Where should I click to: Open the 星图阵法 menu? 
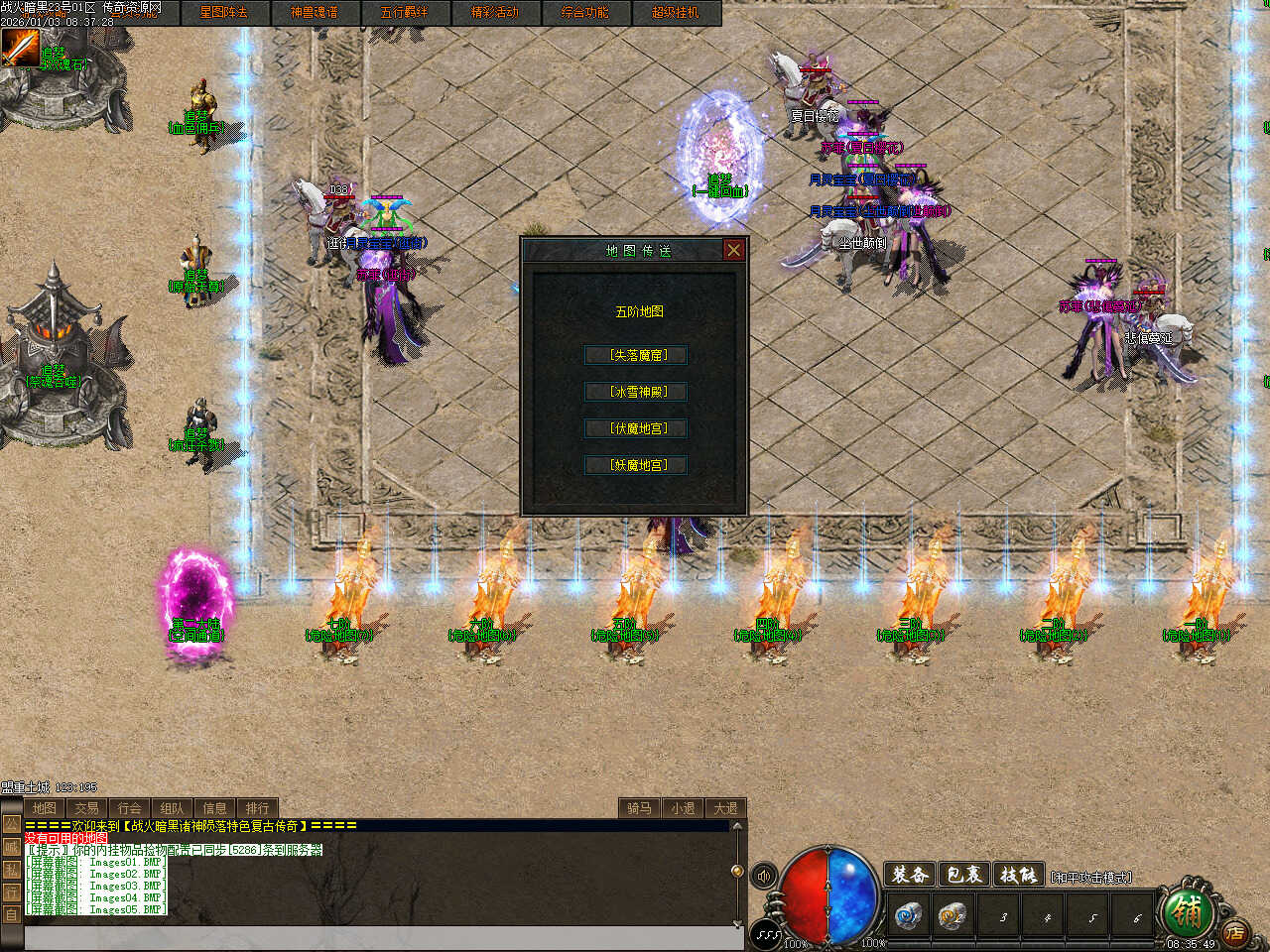[x=223, y=13]
